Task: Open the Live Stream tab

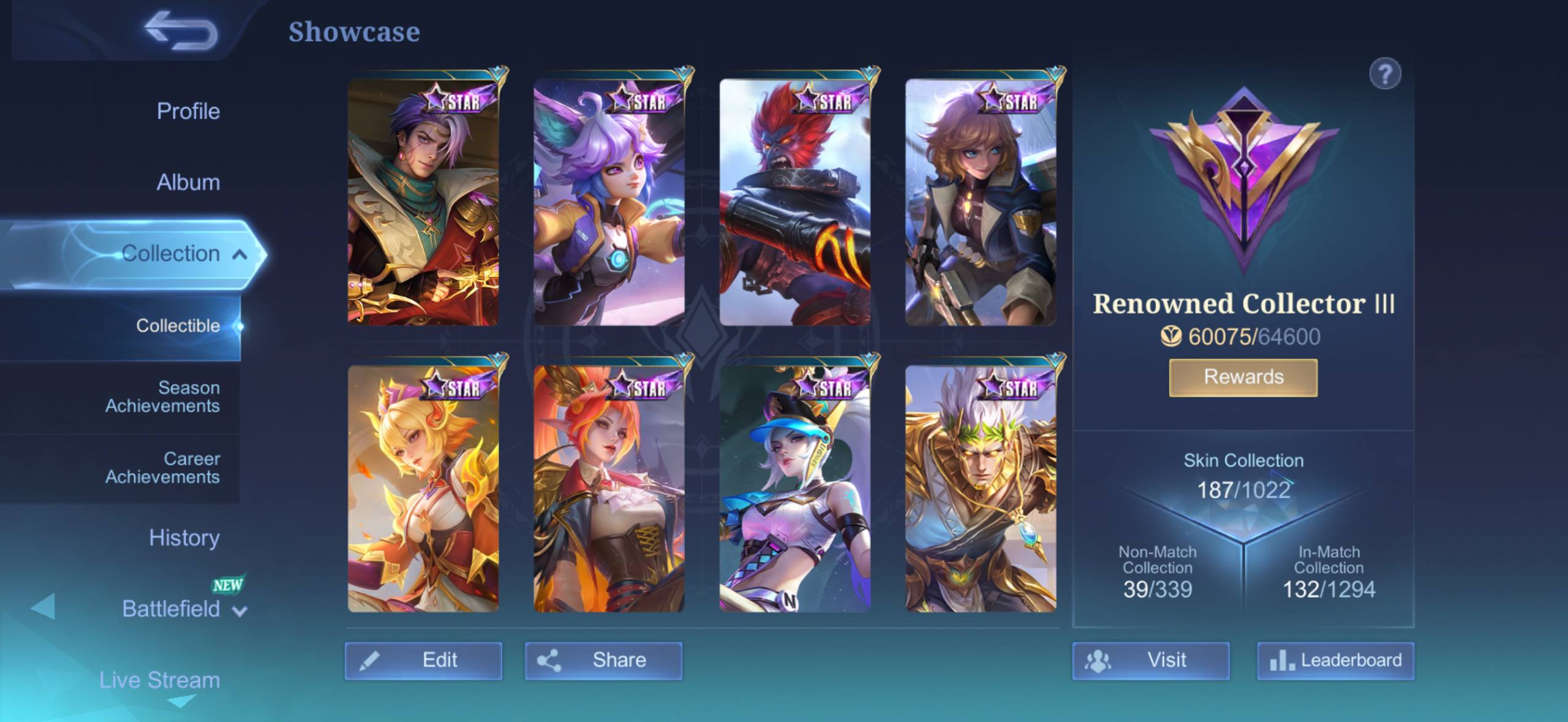Action: pyautogui.click(x=159, y=680)
